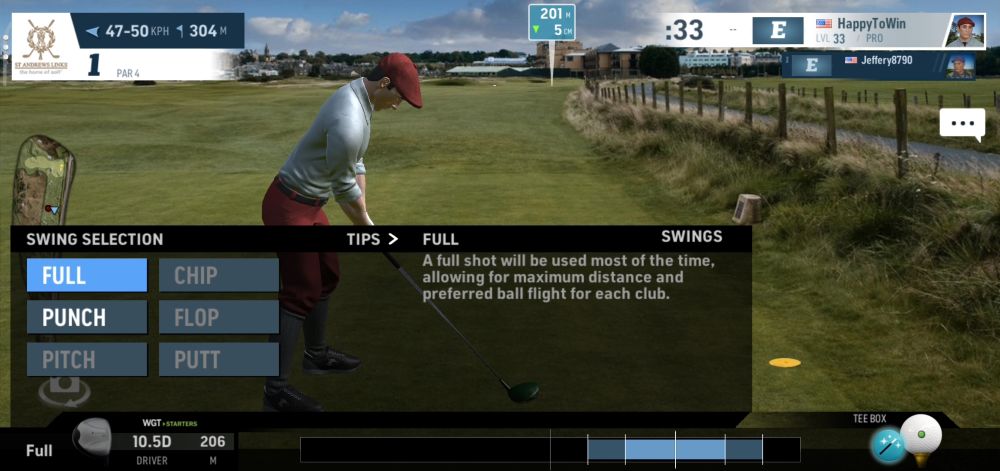View HappyToWin player profile avatar
This screenshot has height=471, width=1000.
tap(963, 30)
